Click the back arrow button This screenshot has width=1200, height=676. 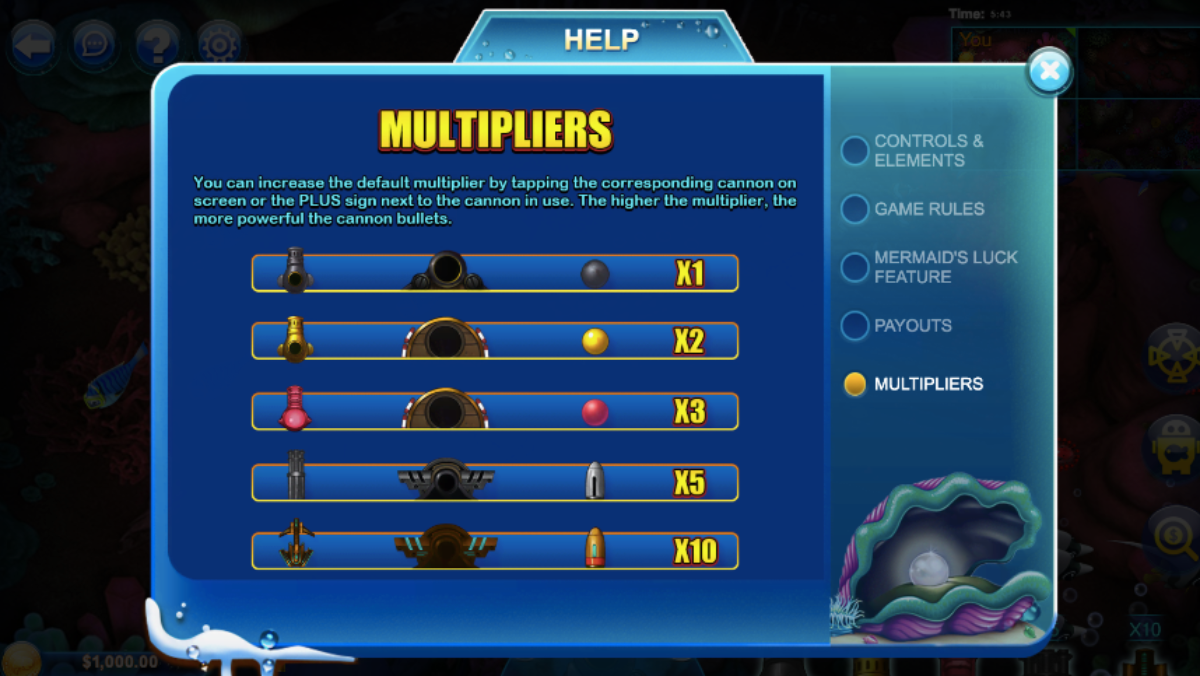tap(33, 45)
